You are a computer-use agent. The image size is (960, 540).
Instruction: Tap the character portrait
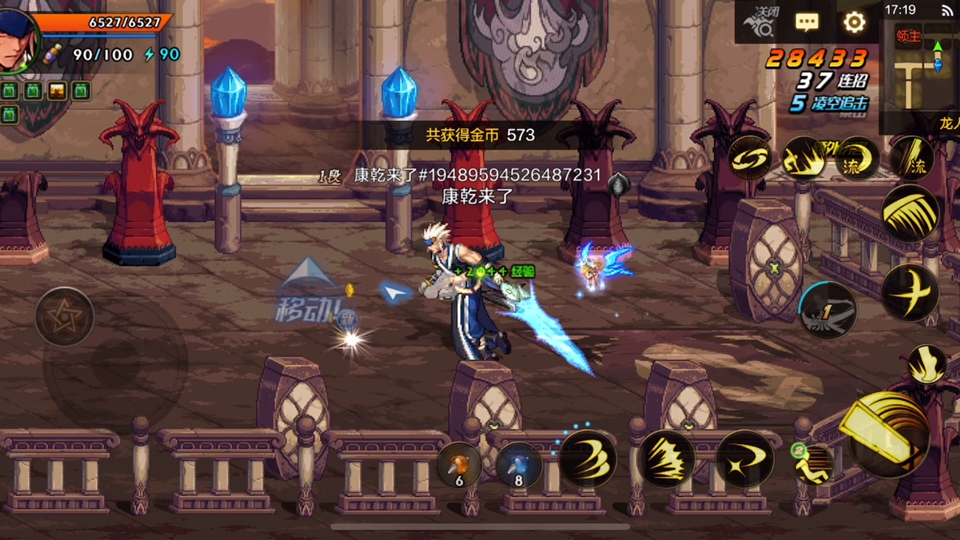click(x=18, y=40)
